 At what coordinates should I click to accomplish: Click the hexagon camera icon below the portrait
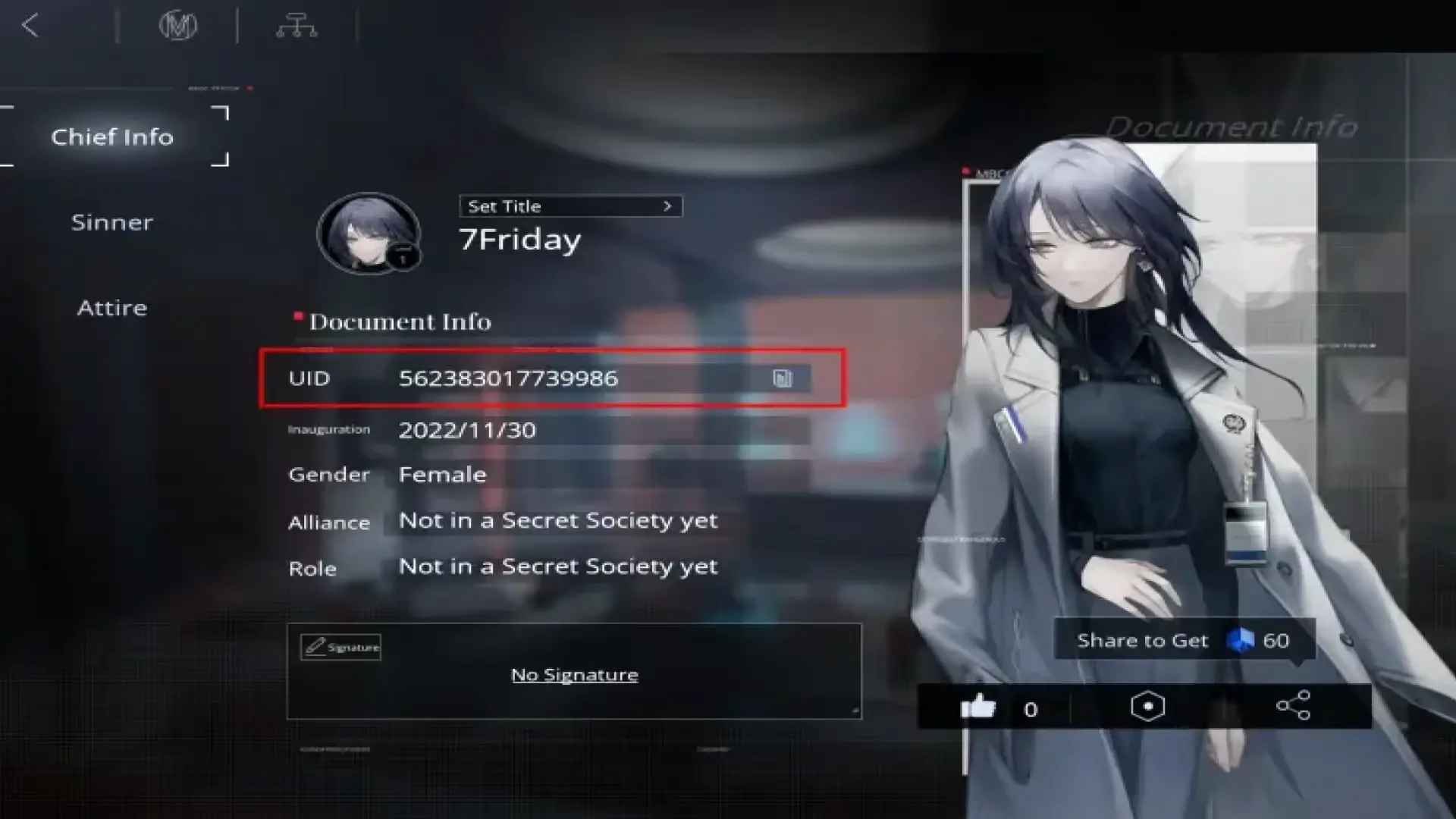[x=1147, y=704]
